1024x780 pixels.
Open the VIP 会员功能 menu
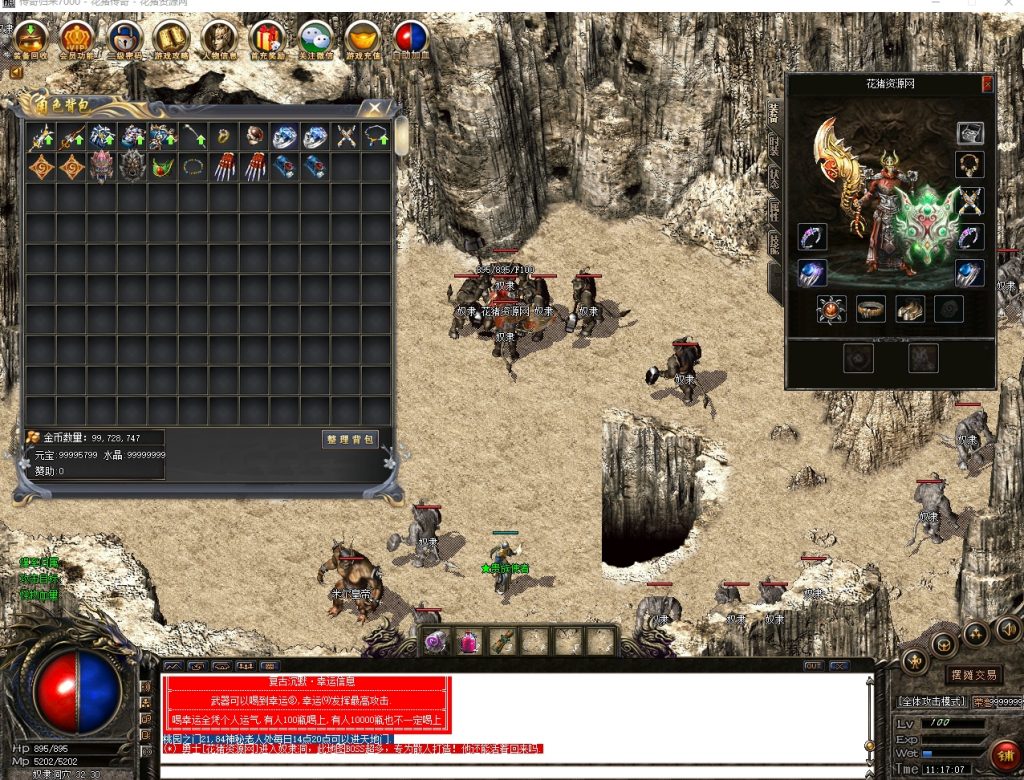[76, 38]
